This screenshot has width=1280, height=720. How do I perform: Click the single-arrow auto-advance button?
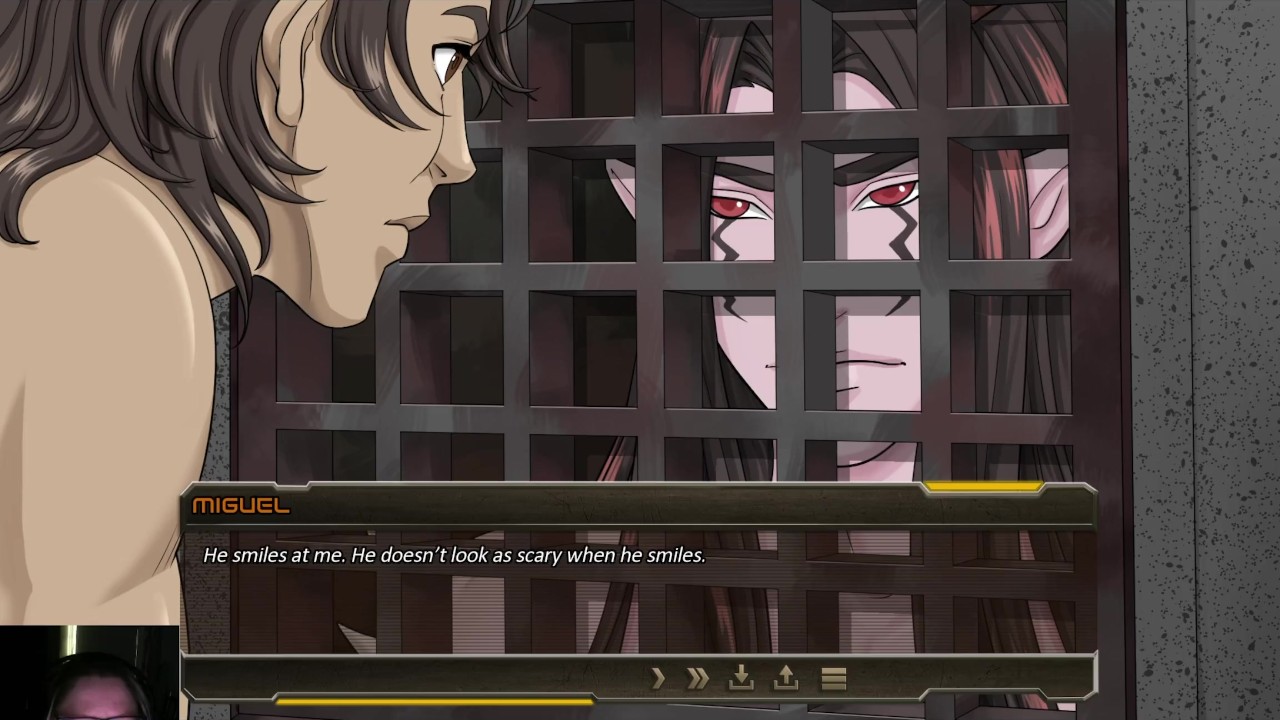[x=658, y=679]
